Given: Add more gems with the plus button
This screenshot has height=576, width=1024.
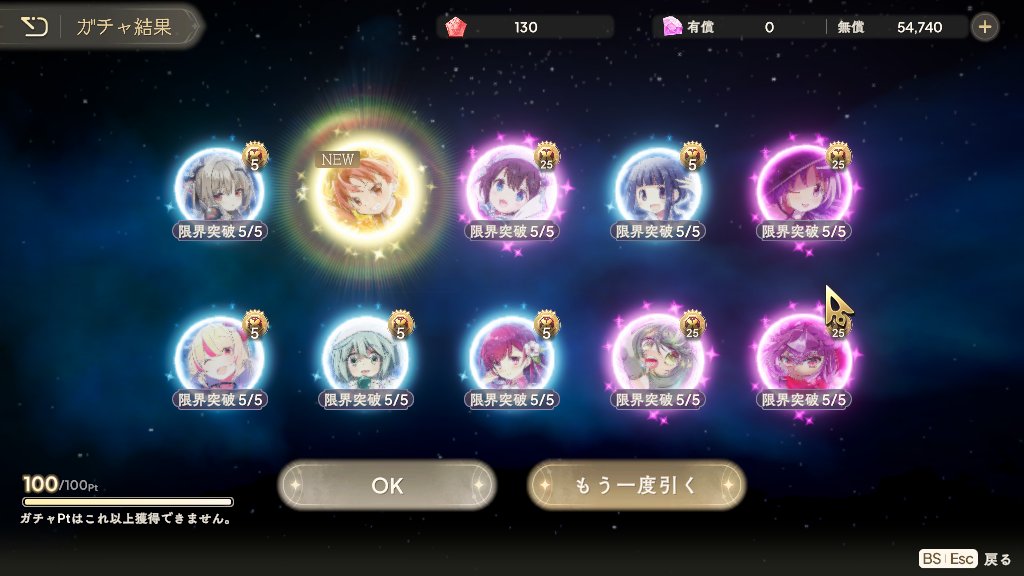Looking at the screenshot, I should tap(985, 27).
